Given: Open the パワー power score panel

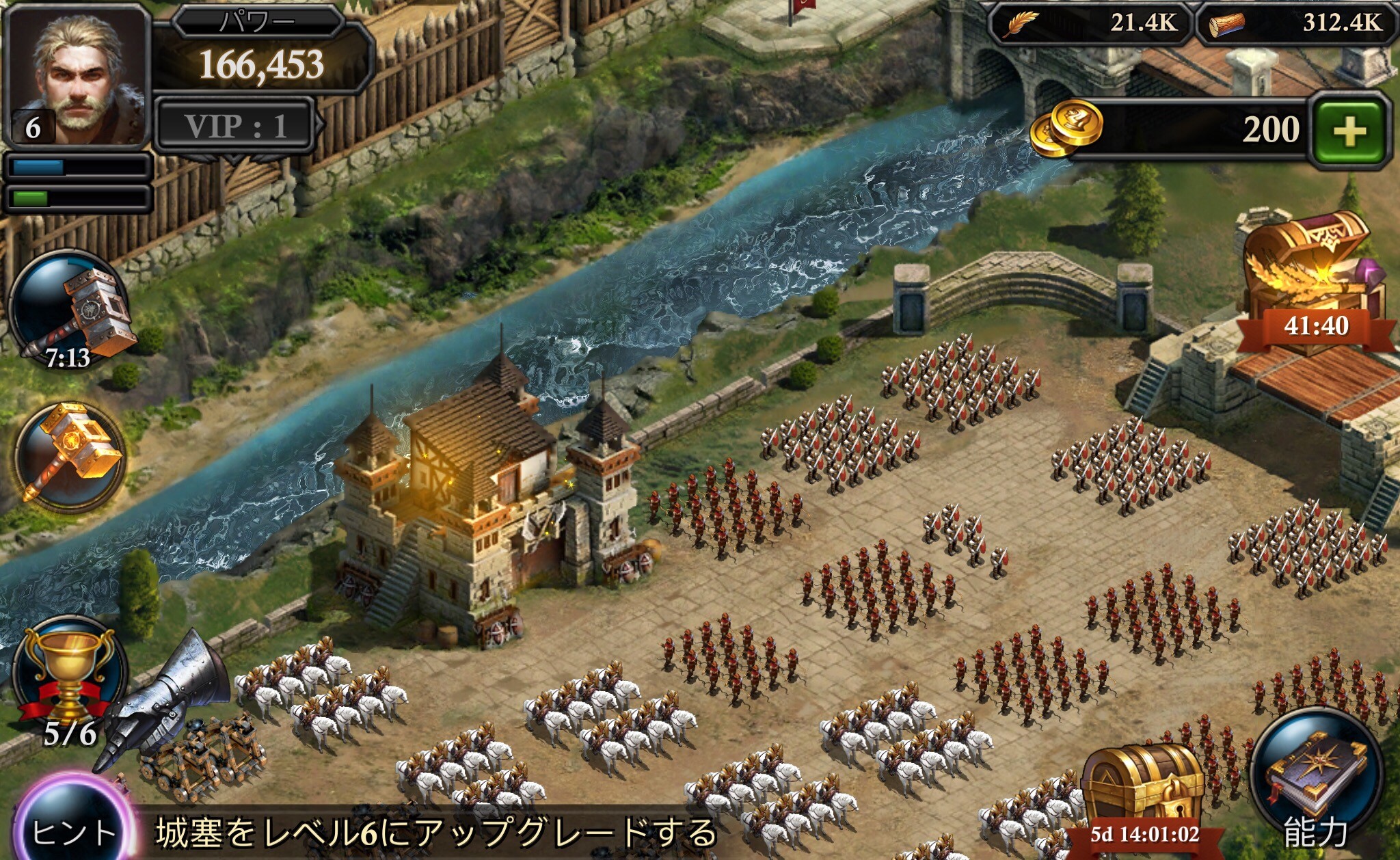Looking at the screenshot, I should pos(260,56).
